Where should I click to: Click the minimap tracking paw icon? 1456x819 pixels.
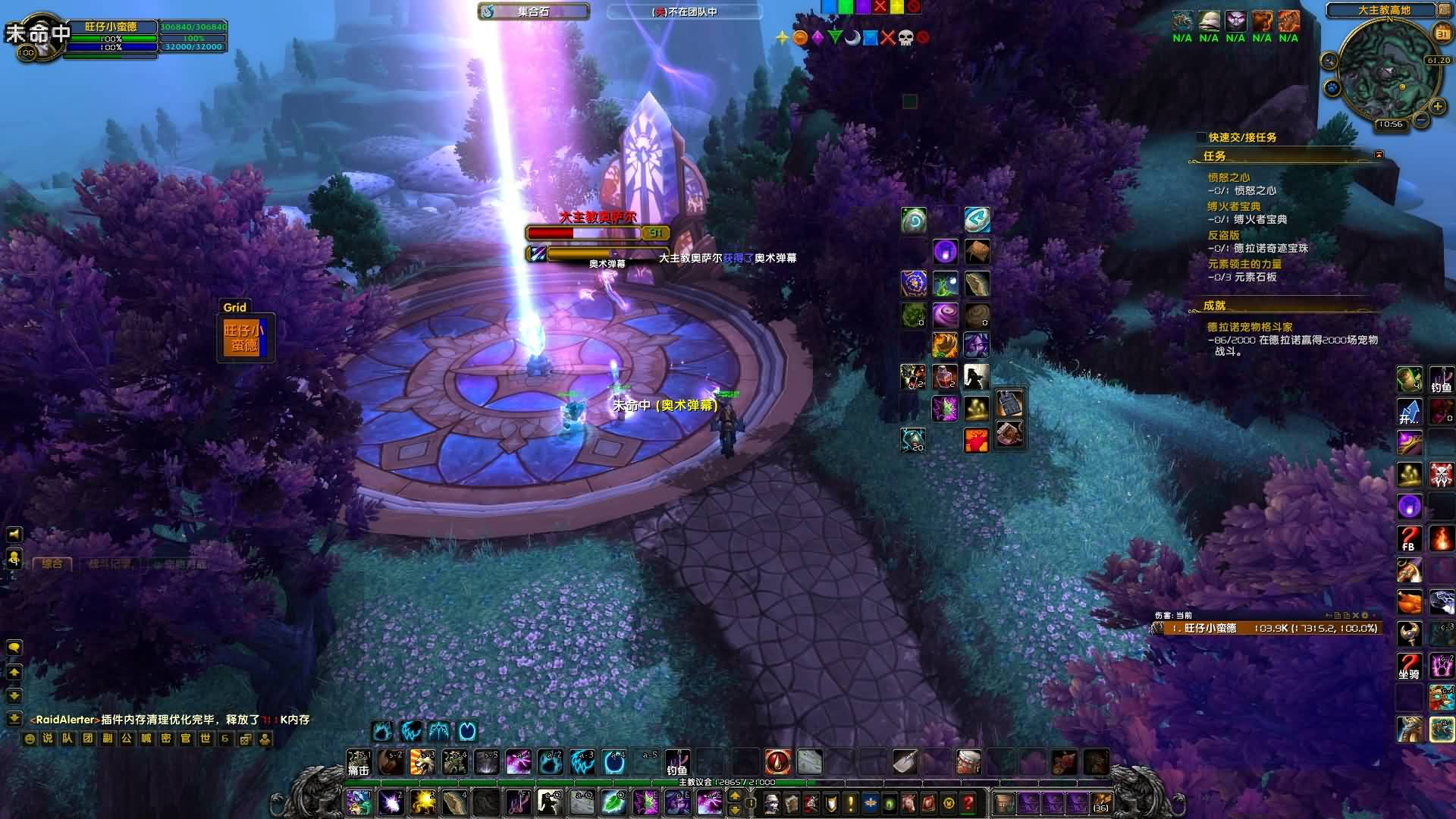(x=1332, y=88)
